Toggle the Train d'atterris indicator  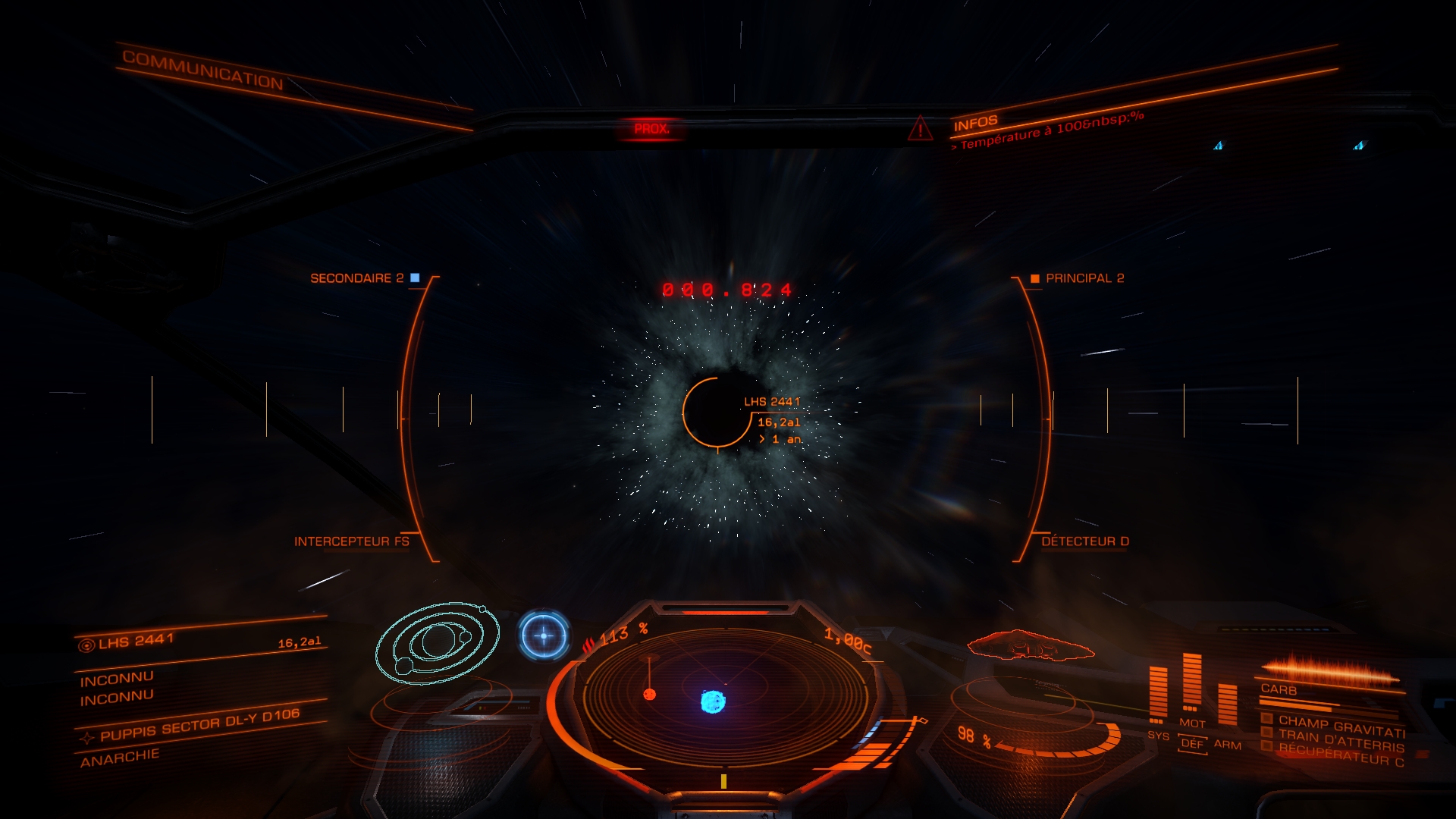[x=1266, y=733]
